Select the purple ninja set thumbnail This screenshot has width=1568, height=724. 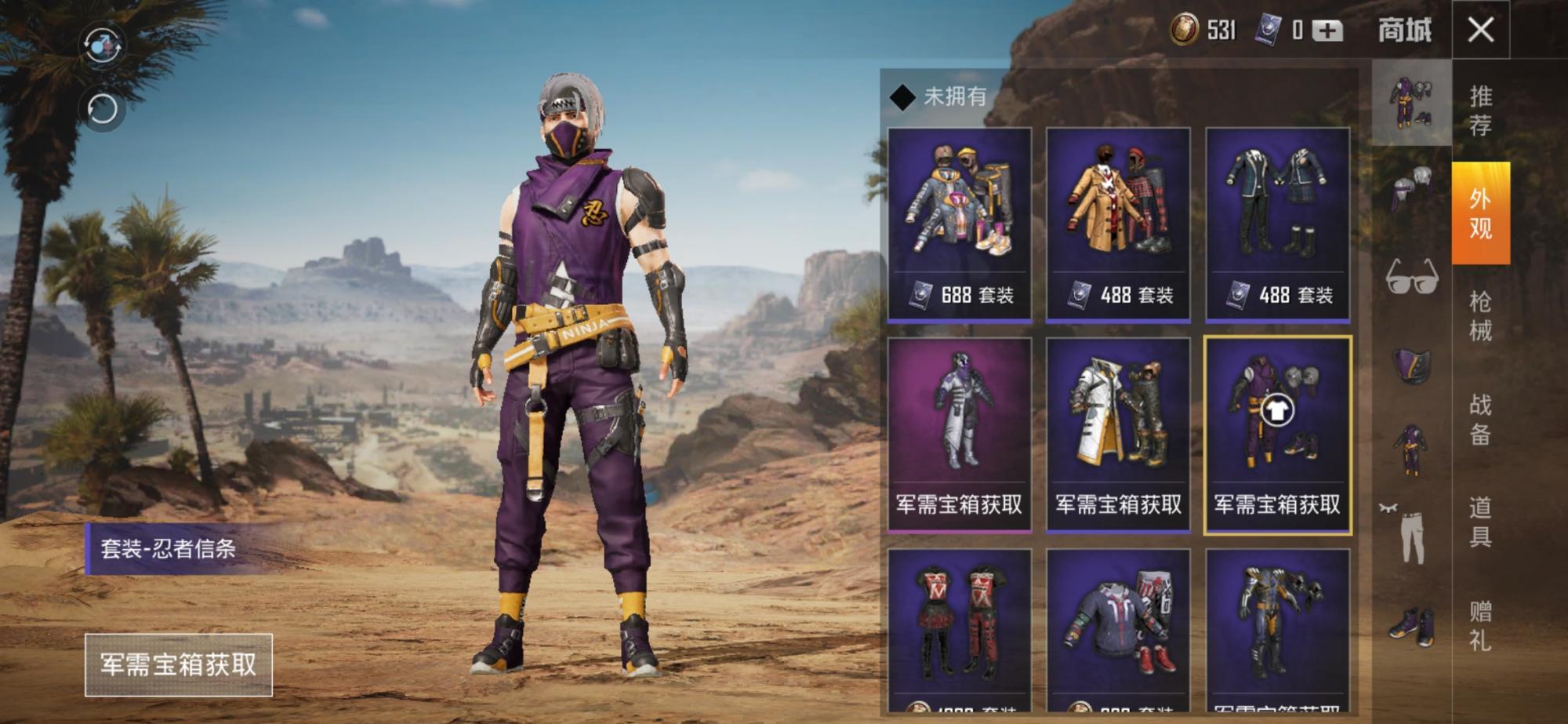click(x=1277, y=435)
